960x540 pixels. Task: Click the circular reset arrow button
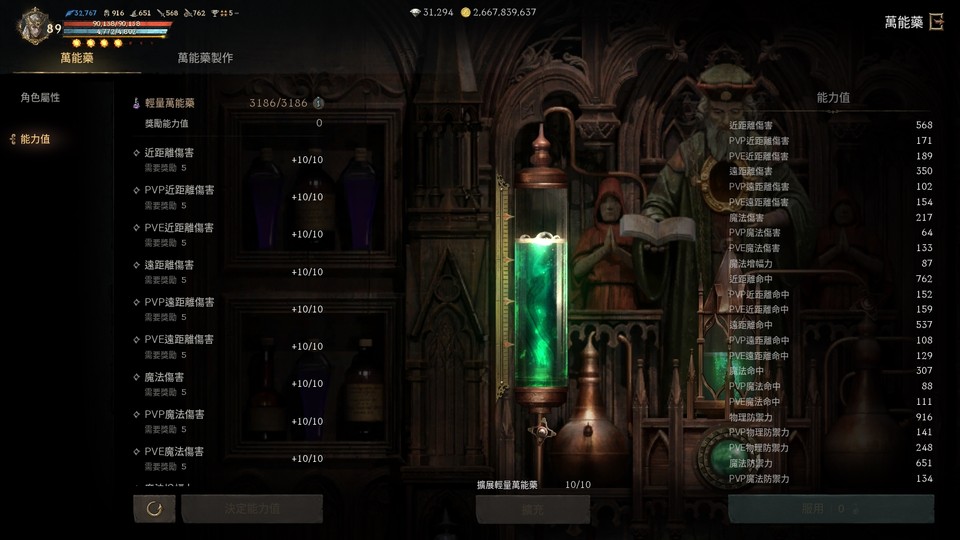(x=154, y=509)
